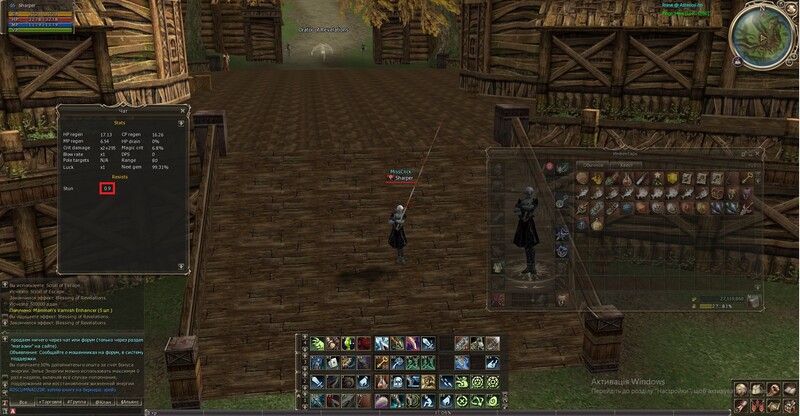800x416 pixels.
Task: Switch to the +Торговля chat tab
Action: [x=50, y=400]
